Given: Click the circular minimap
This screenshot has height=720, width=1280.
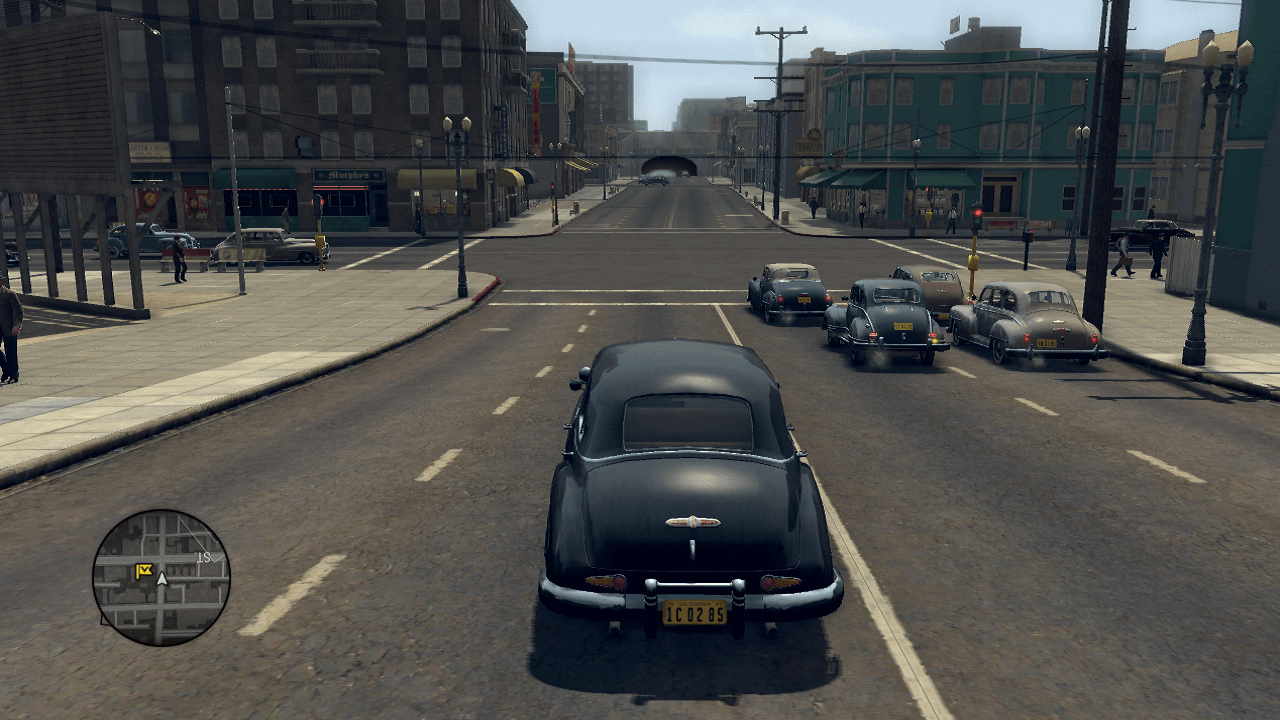Looking at the screenshot, I should pos(161,577).
